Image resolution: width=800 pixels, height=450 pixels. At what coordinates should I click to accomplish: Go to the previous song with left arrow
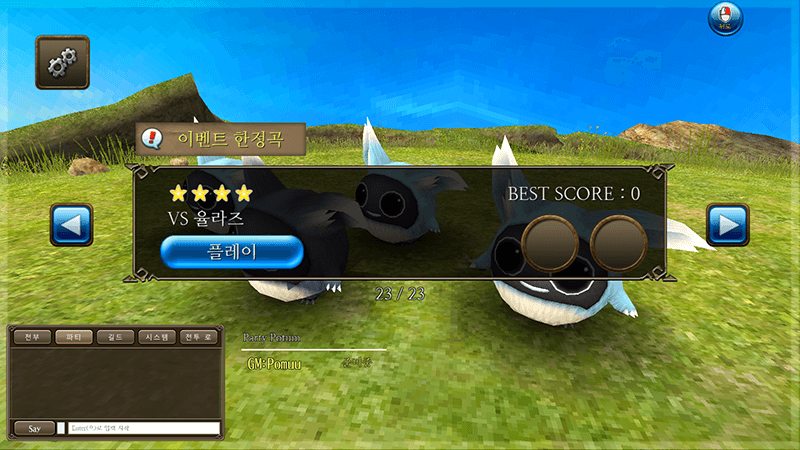click(x=71, y=225)
